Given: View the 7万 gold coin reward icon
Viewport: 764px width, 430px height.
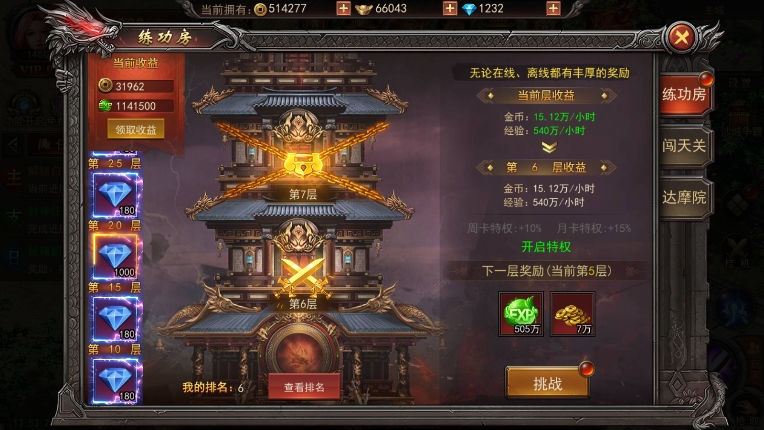Looking at the screenshot, I should [x=572, y=313].
